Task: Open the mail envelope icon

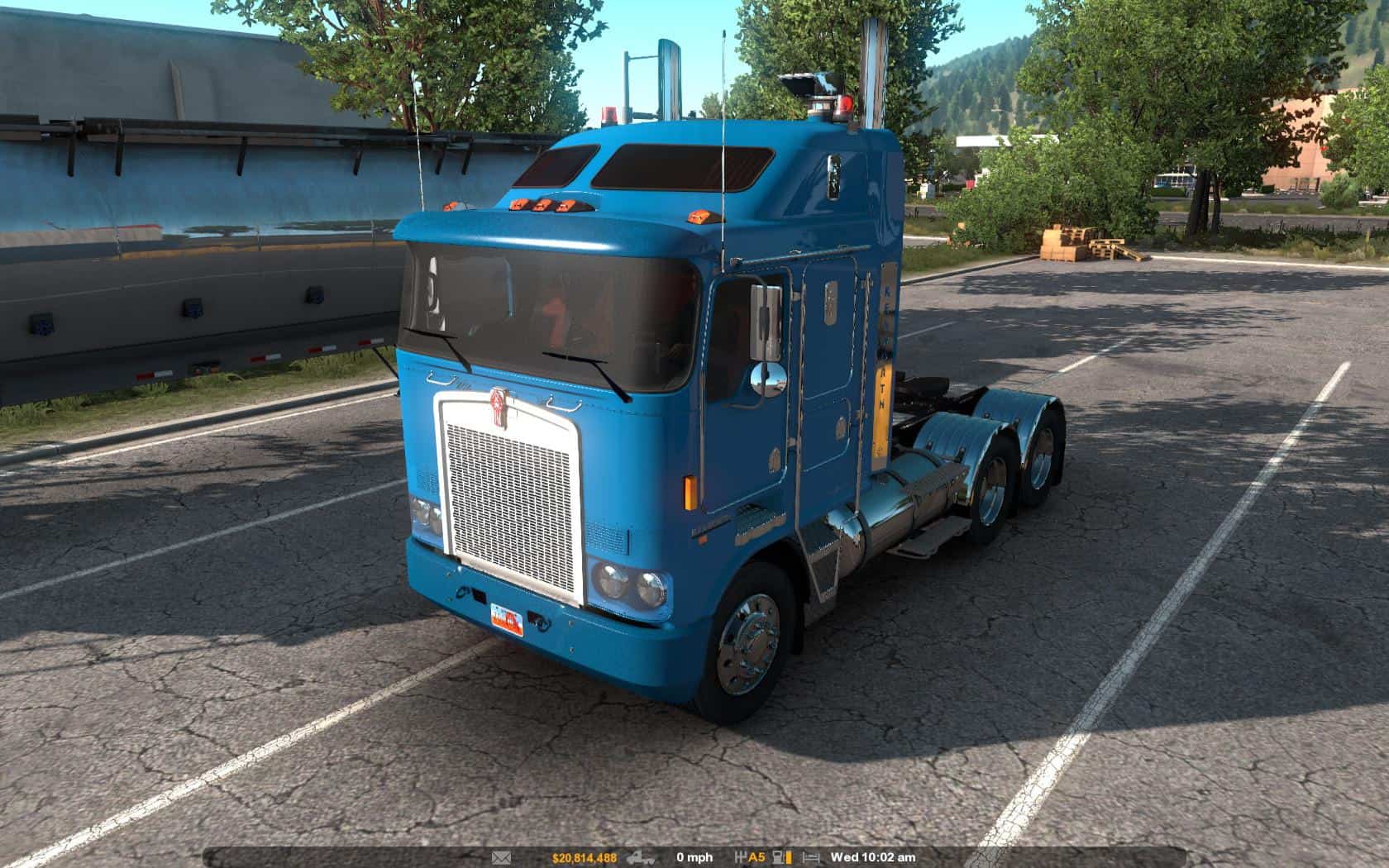Action: point(501,858)
